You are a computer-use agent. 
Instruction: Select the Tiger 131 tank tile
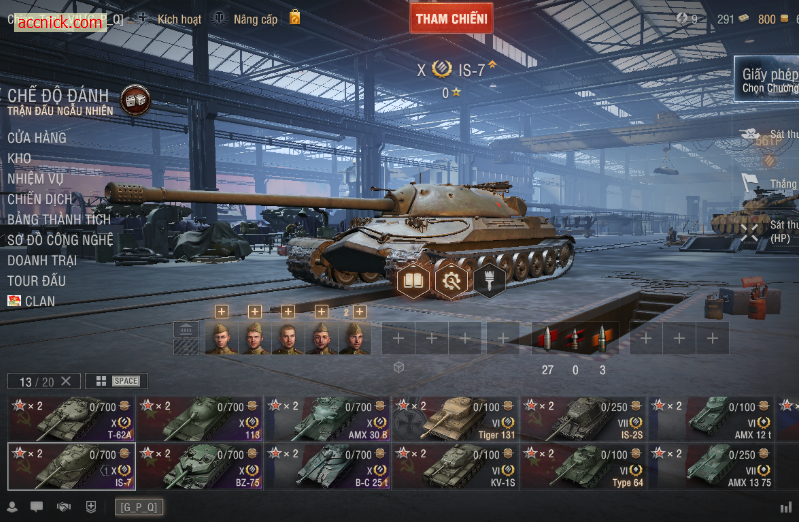click(455, 419)
